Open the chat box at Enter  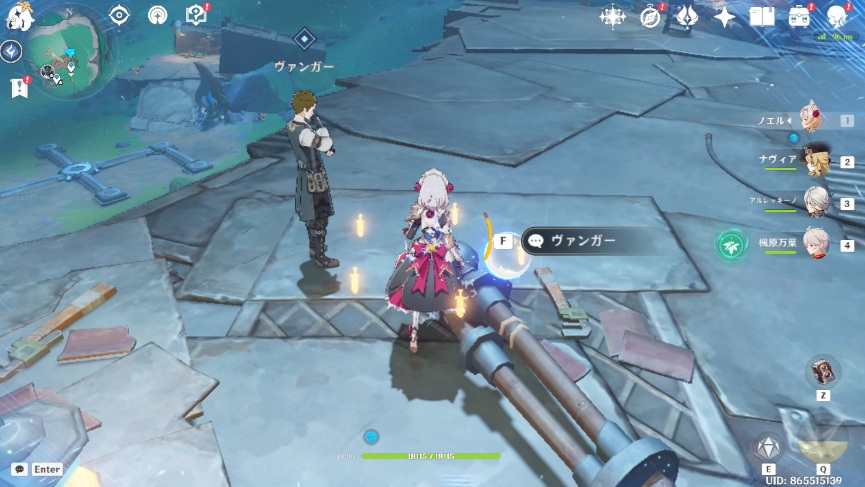[36, 468]
